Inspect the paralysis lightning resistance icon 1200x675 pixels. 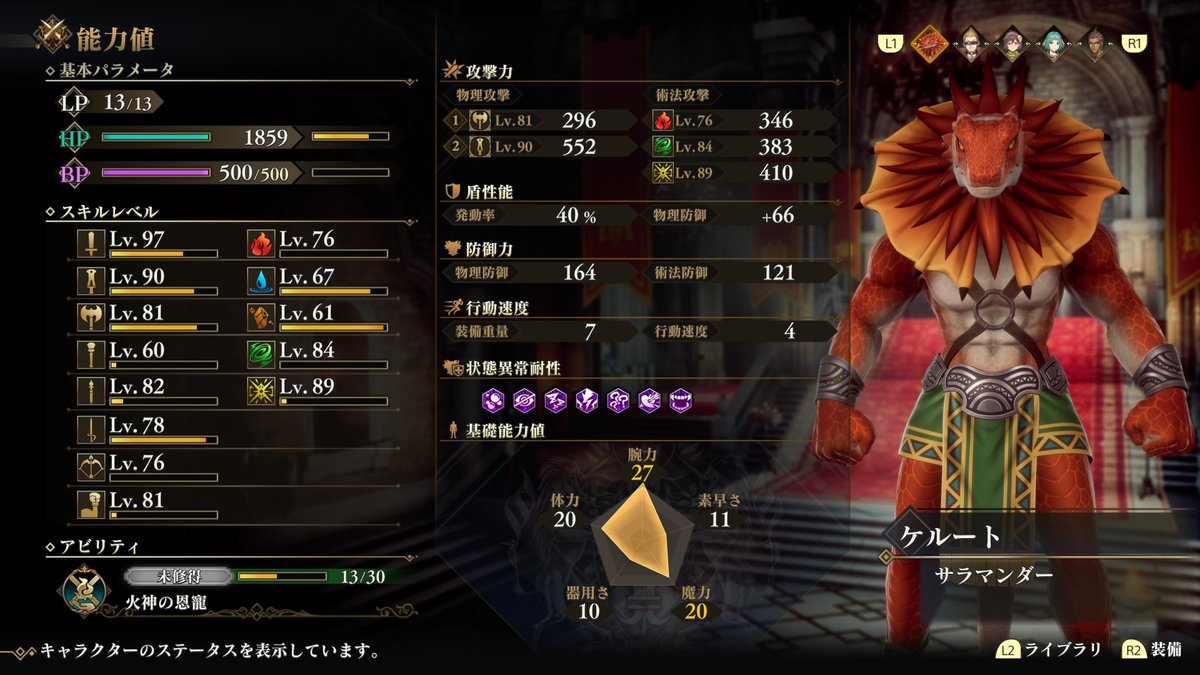click(588, 401)
